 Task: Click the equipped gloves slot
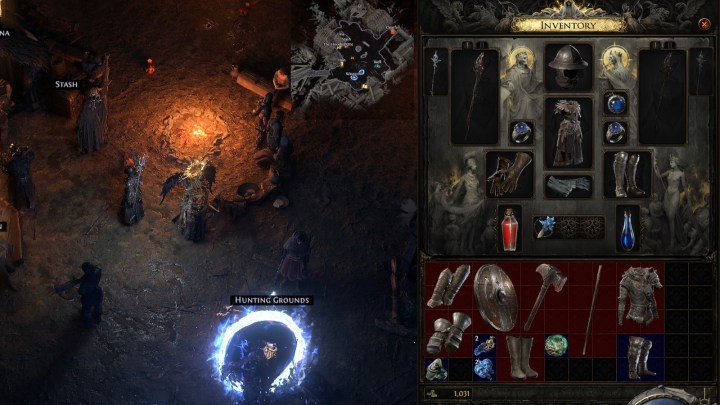(509, 175)
